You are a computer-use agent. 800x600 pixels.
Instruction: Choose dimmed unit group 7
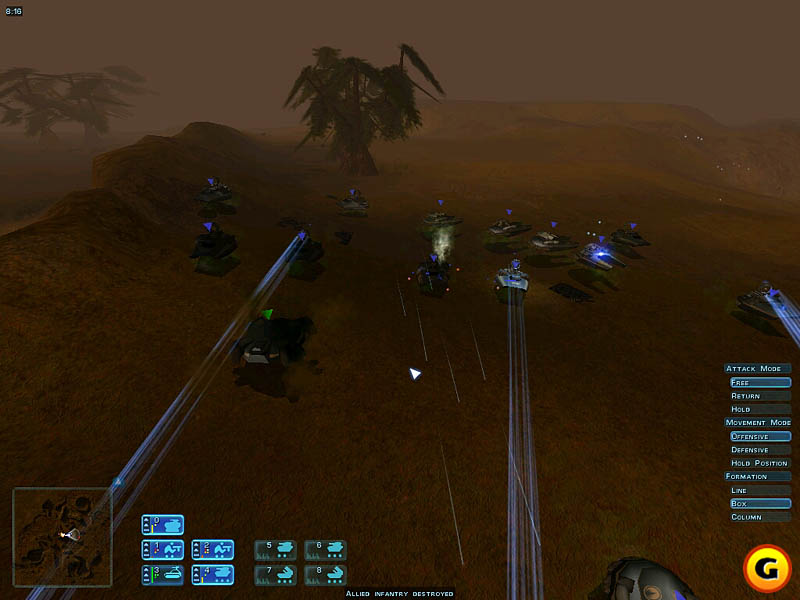pyautogui.click(x=275, y=574)
